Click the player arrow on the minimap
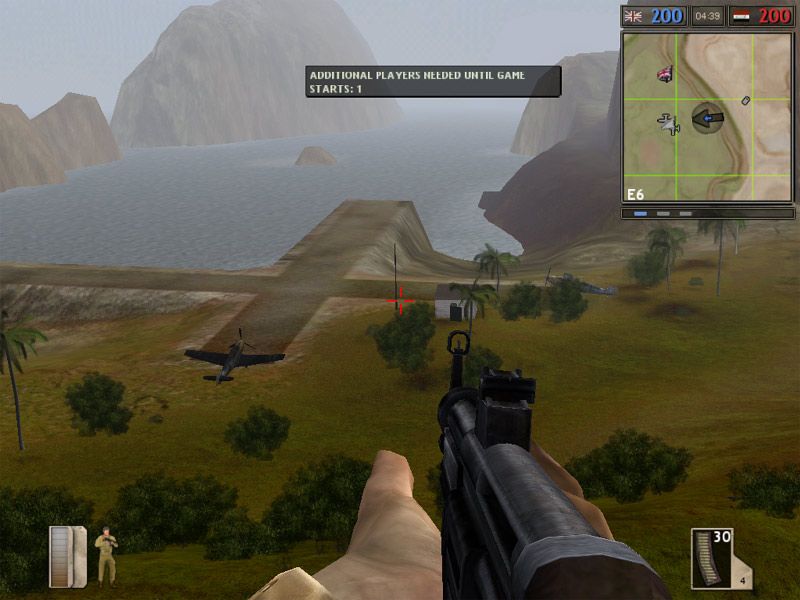800x600 pixels. (708, 118)
